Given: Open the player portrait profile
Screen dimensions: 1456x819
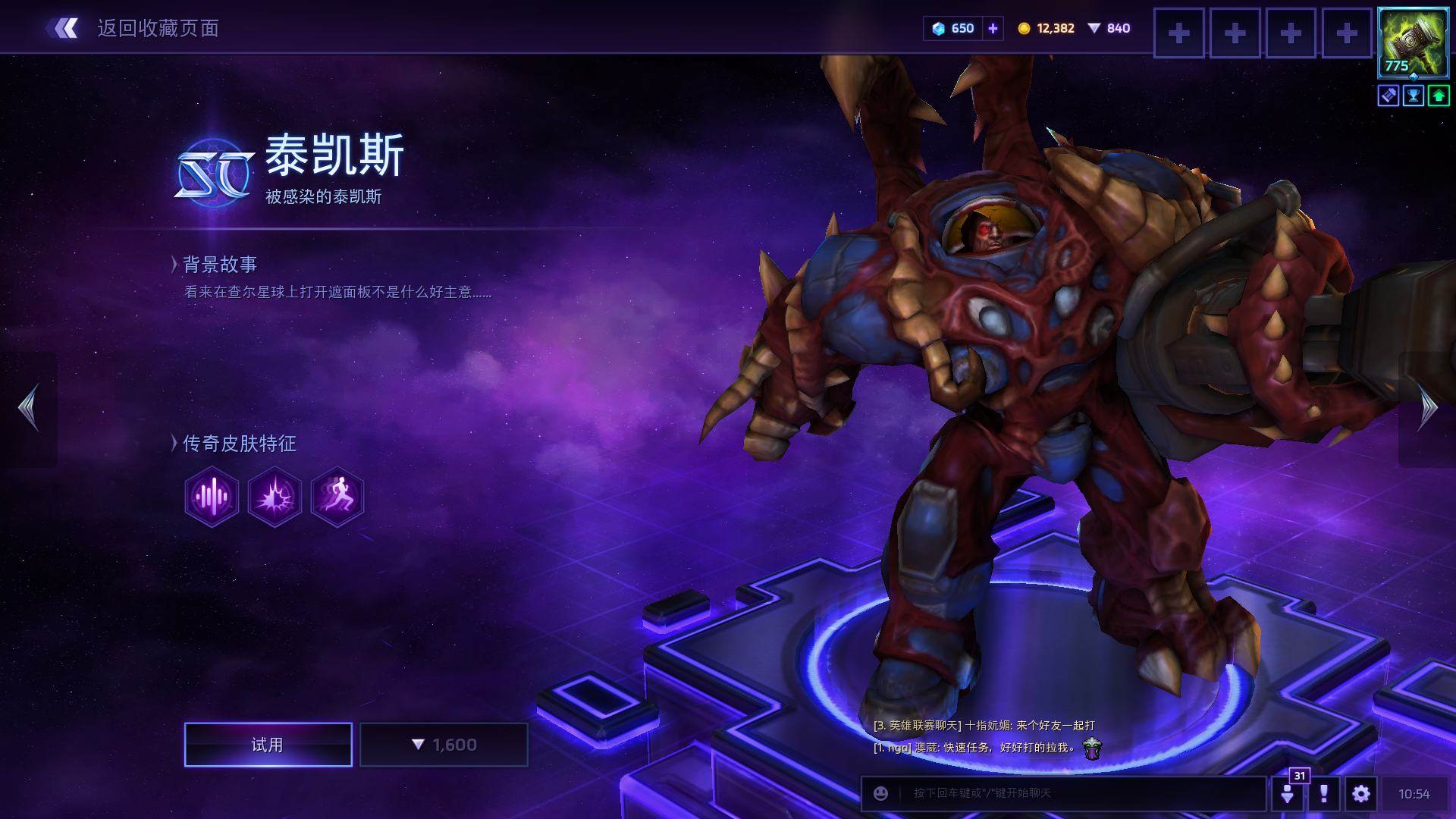Looking at the screenshot, I should tap(1413, 42).
